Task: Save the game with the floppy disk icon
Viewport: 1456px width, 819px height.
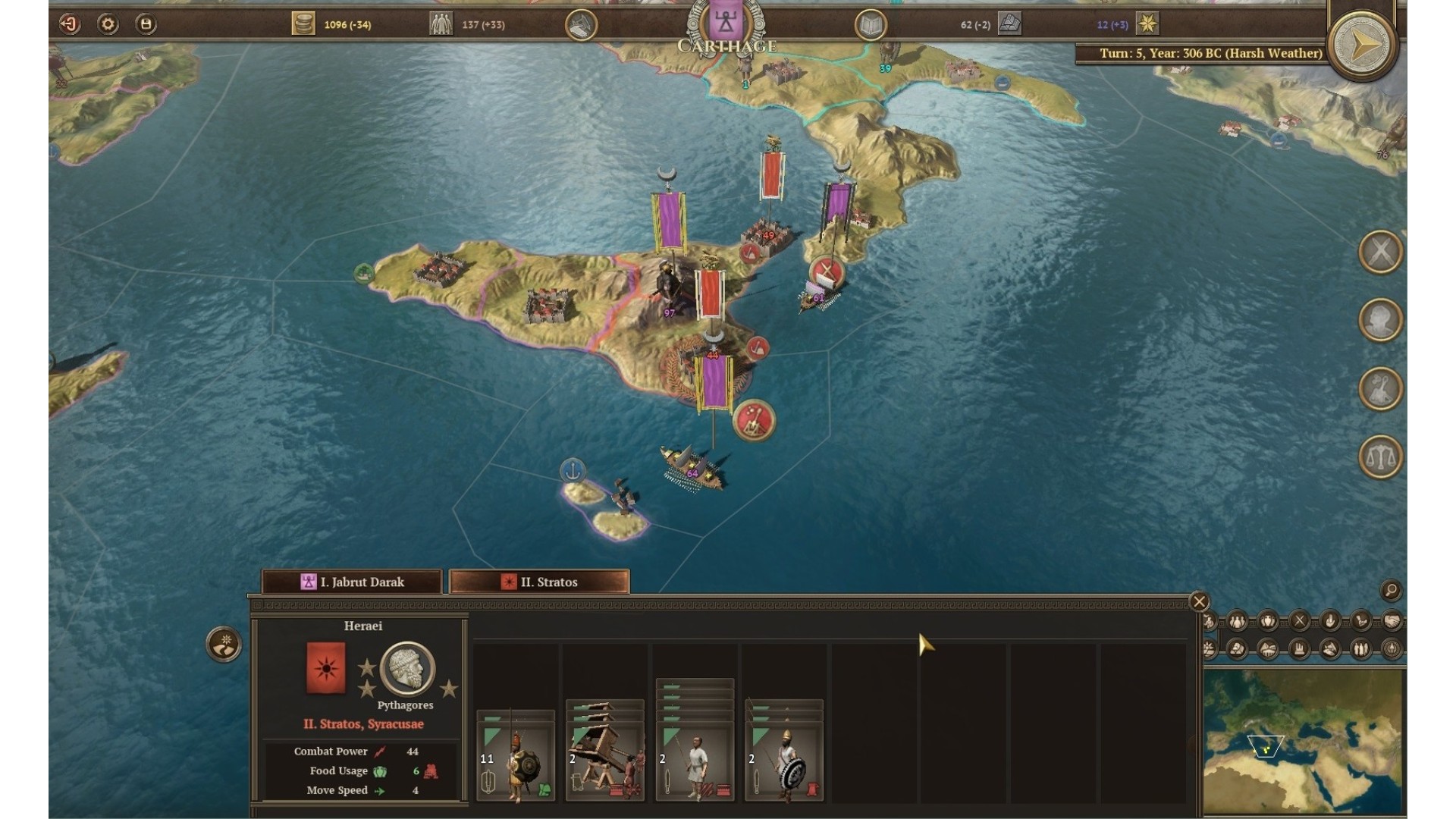Action: (146, 24)
